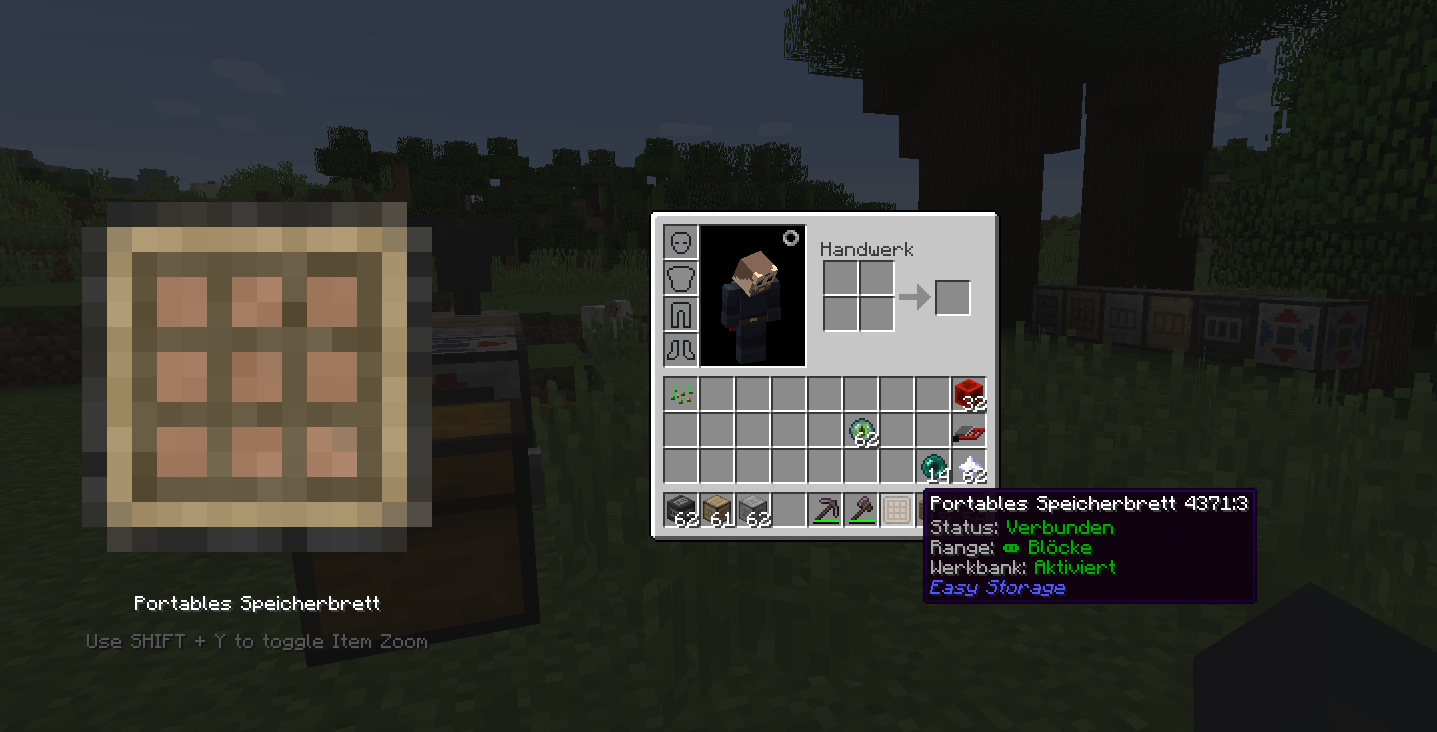Image resolution: width=1437 pixels, height=732 pixels.
Task: Click the Easy Storage link in the tooltip
Action: click(996, 588)
